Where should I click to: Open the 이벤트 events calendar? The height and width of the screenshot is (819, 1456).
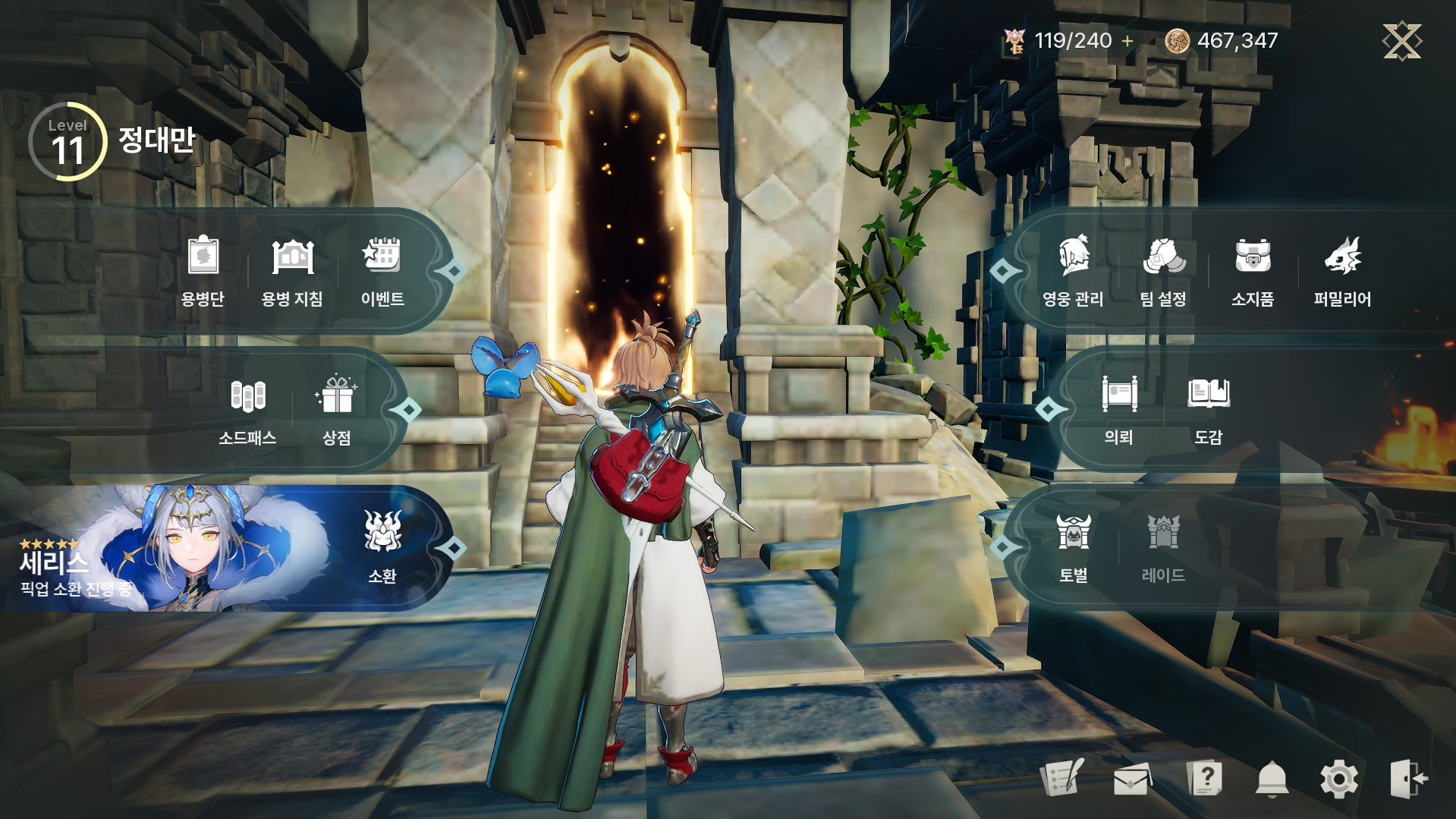382,270
